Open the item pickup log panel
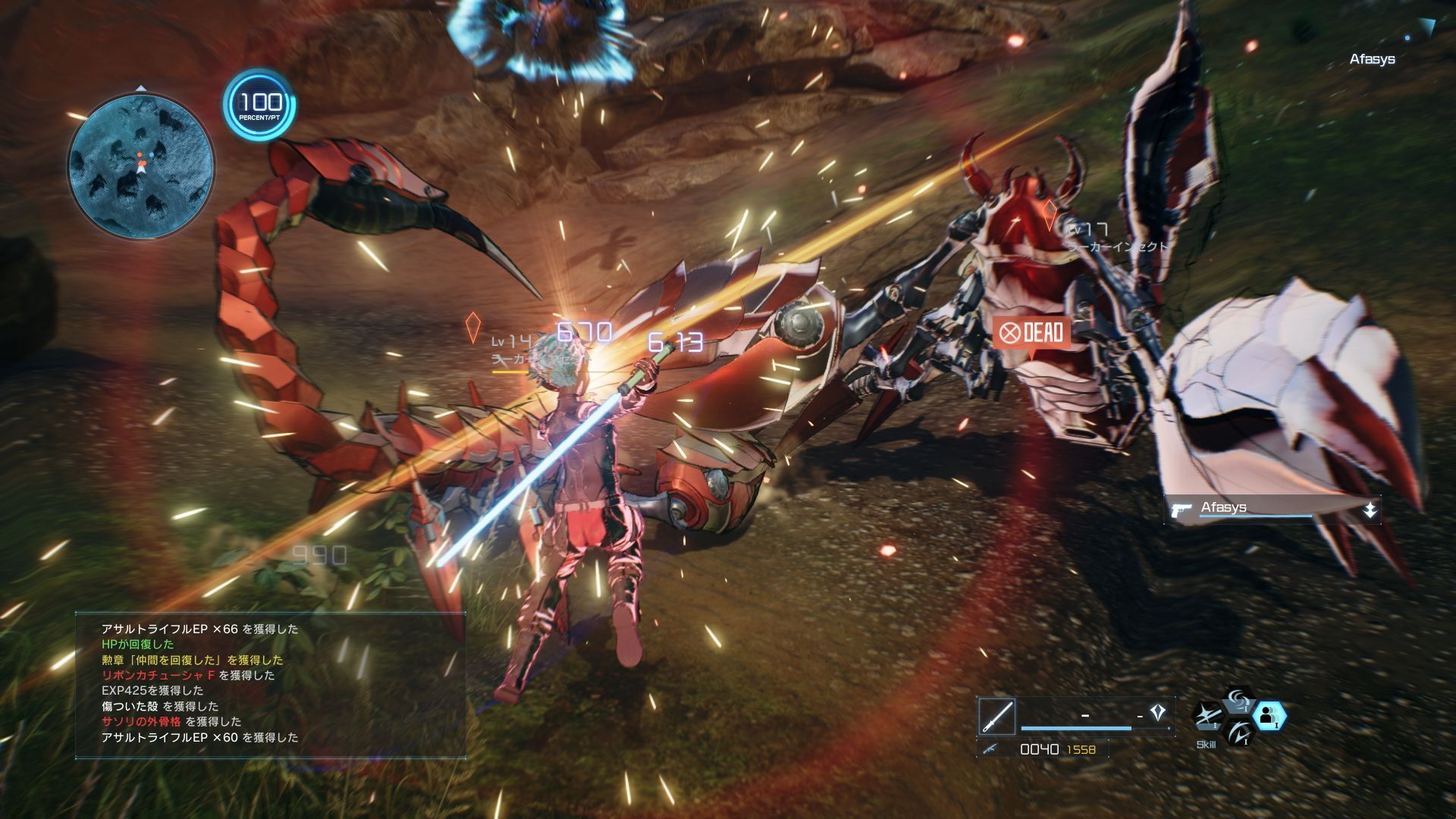Viewport: 1456px width, 819px height. pos(270,684)
